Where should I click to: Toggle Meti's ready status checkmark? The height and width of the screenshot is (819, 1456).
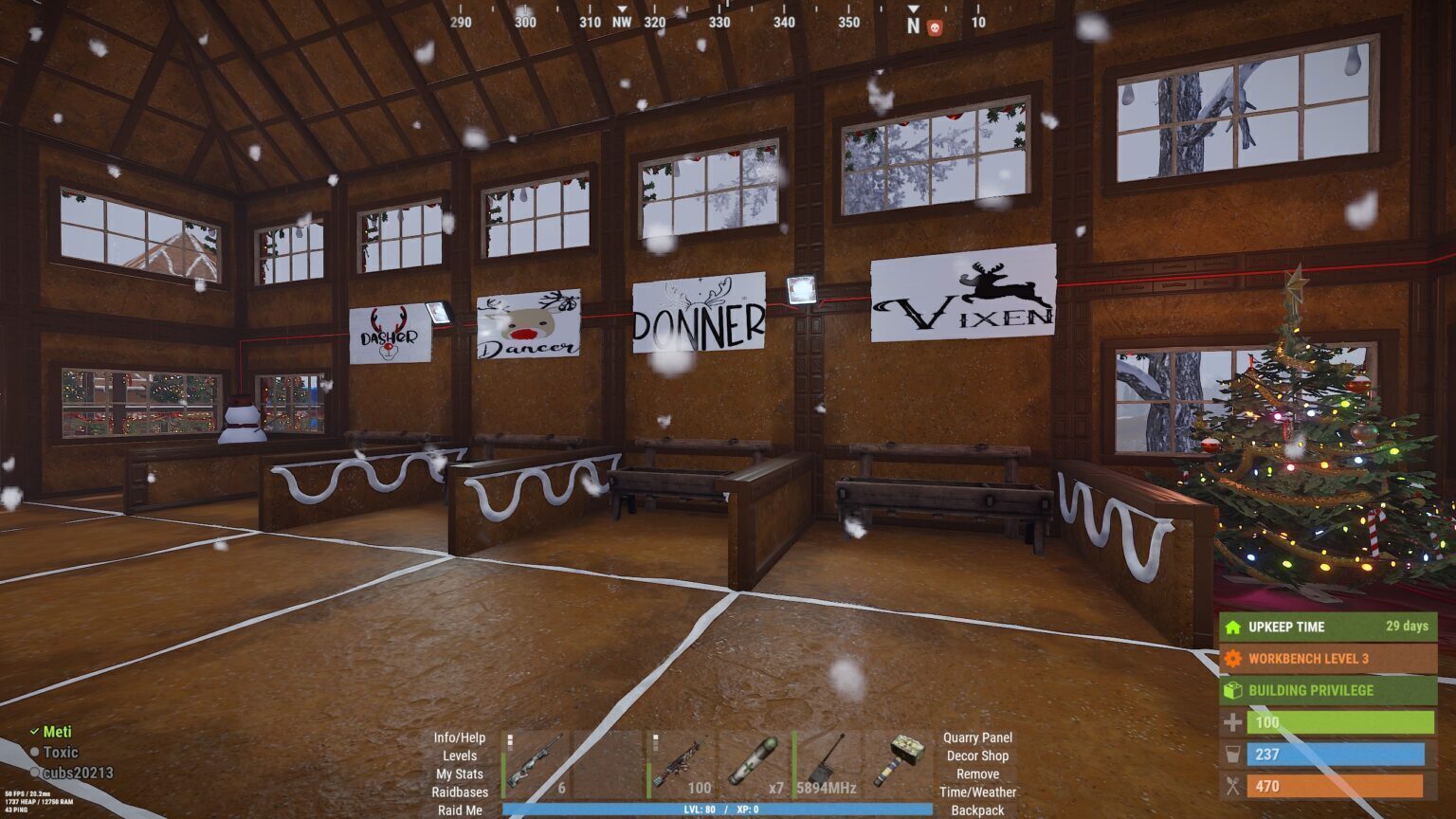35,731
